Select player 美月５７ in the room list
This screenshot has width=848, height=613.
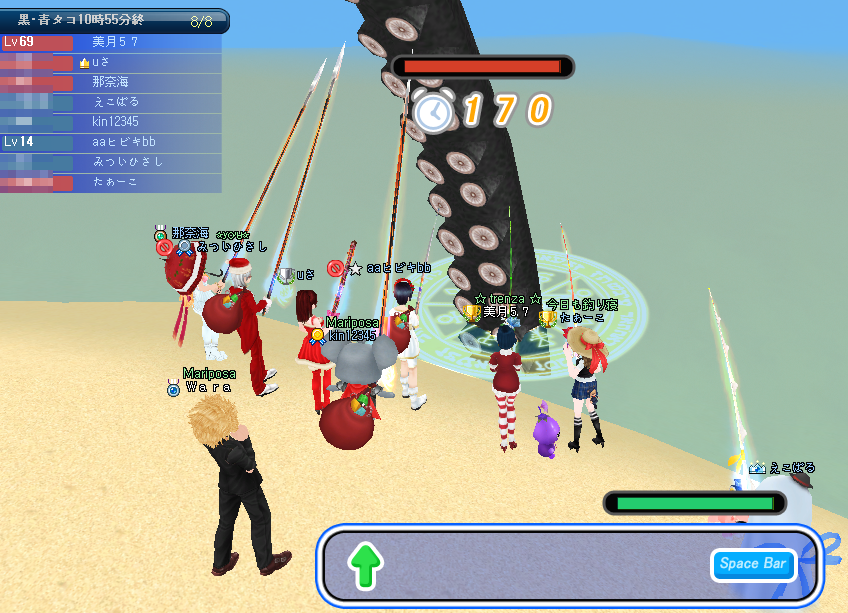click(x=114, y=42)
